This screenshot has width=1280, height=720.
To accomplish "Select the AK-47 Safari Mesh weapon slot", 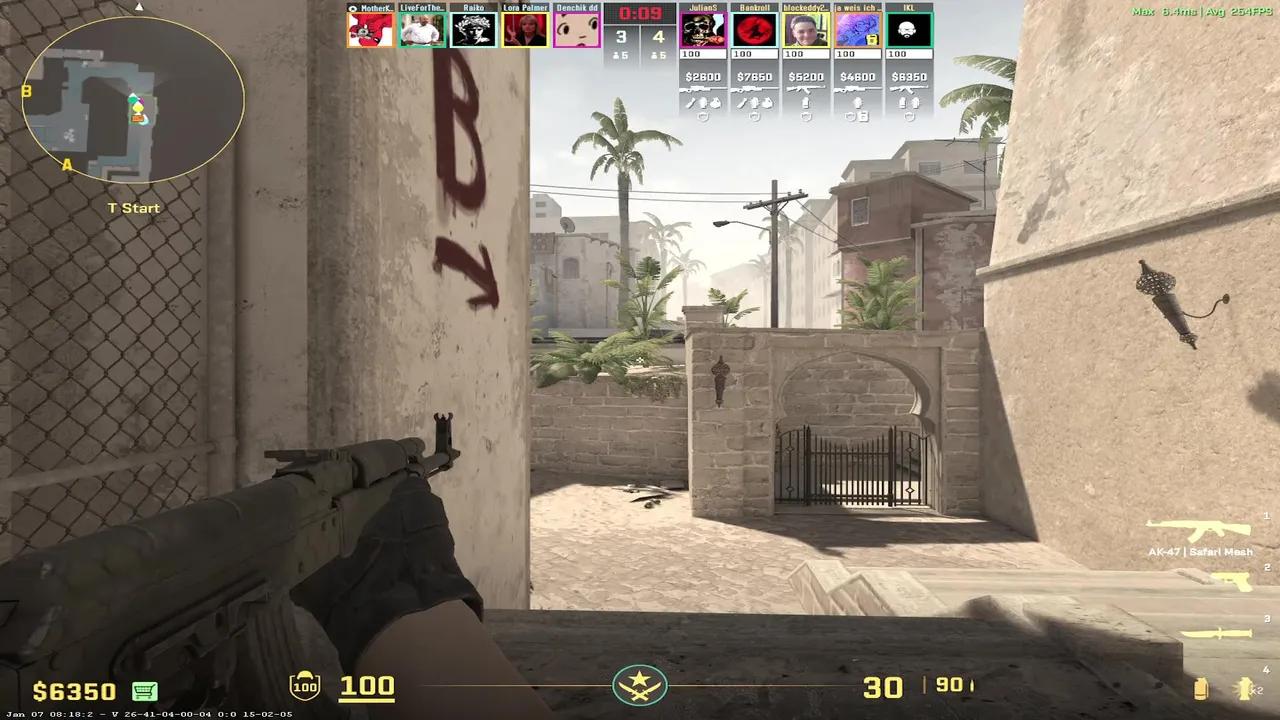I will (x=1196, y=530).
